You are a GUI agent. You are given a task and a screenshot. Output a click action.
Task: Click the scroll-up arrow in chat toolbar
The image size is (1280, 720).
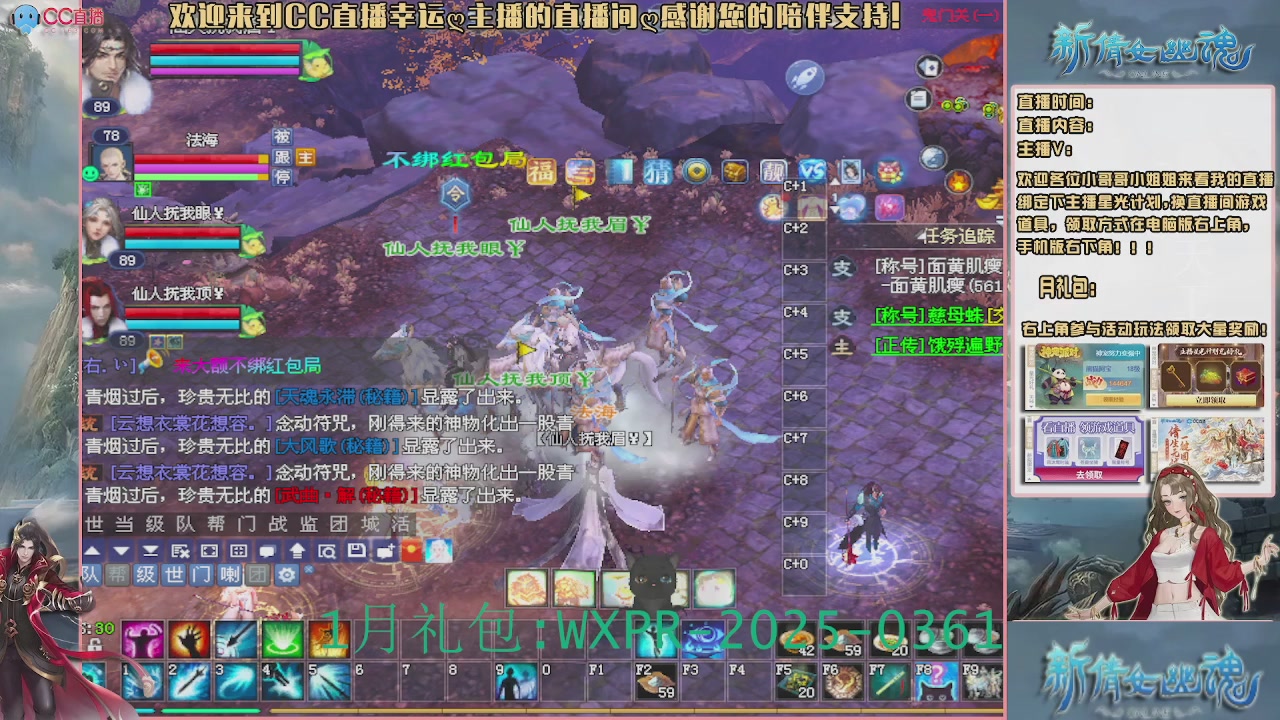93,548
